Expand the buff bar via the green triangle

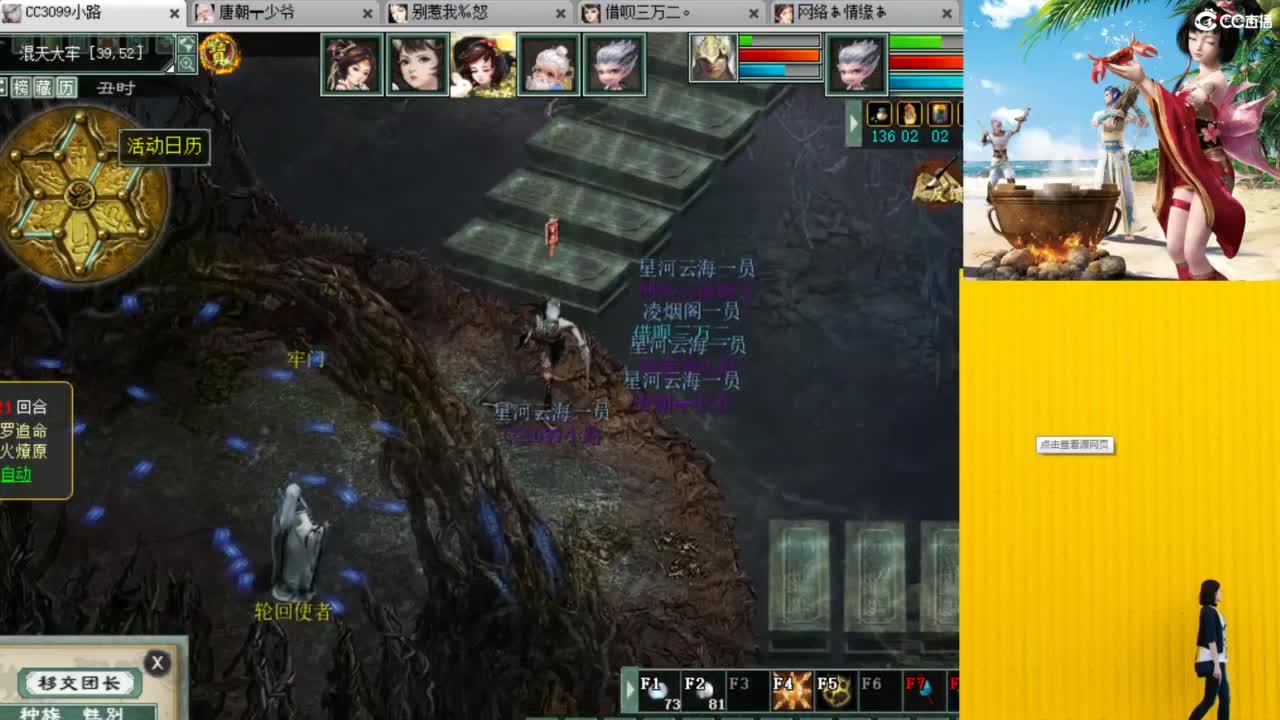855,122
